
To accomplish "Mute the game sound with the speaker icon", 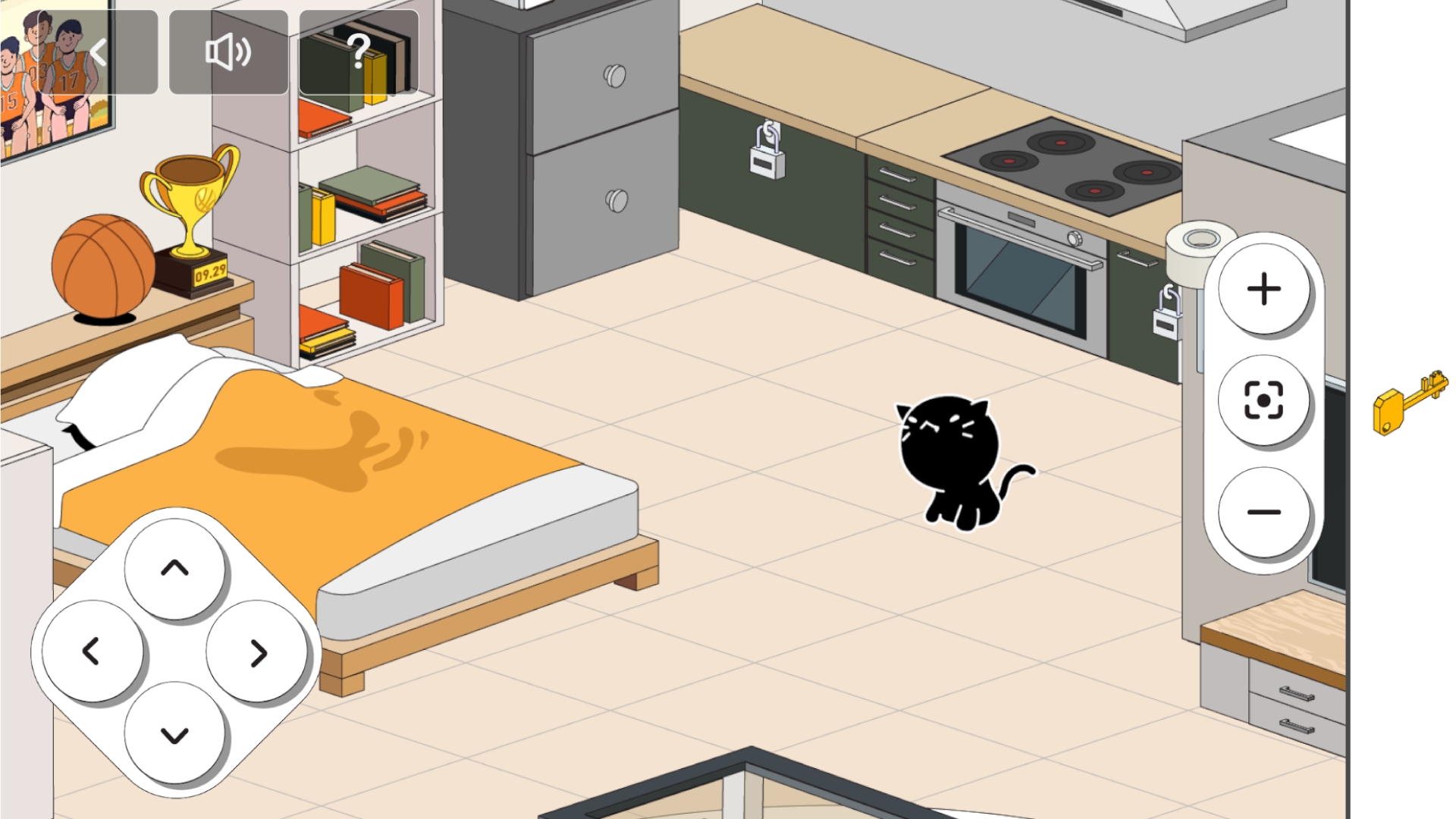I will point(227,52).
